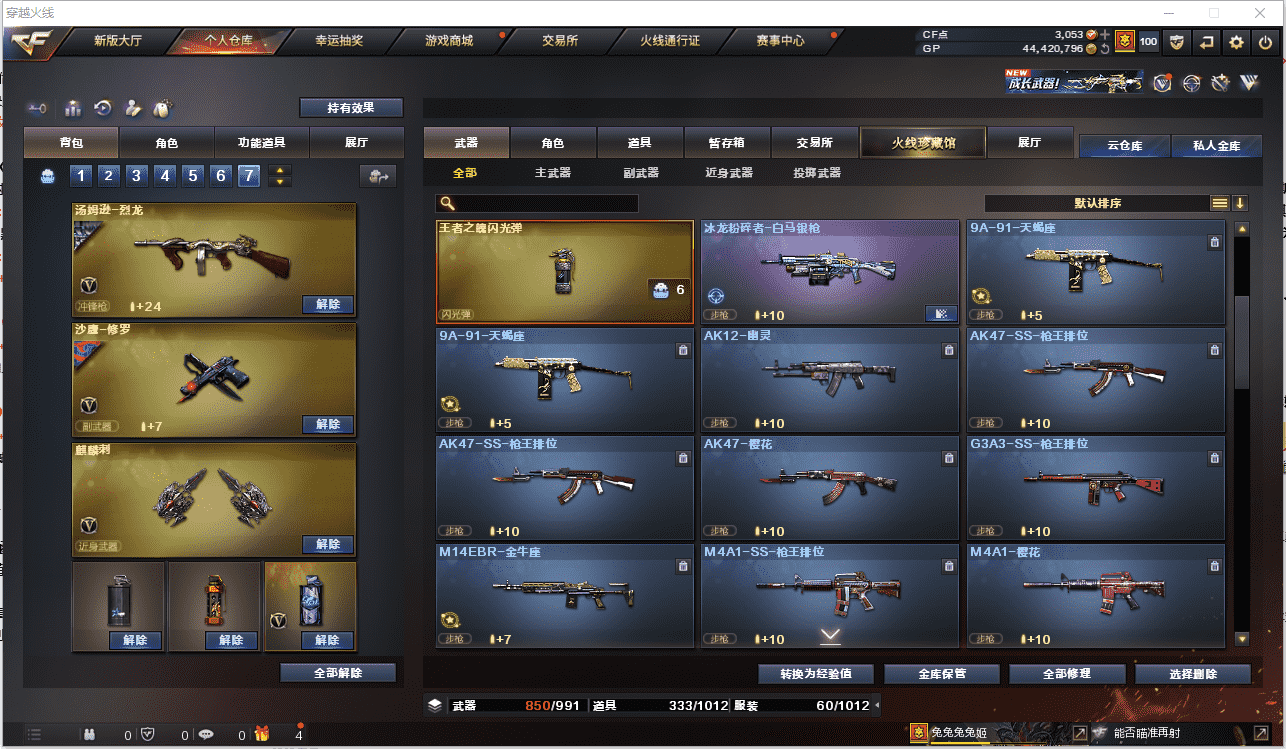The width and height of the screenshot is (1286, 749).
Task: Go to the 新版大厅 lobby
Action: [118, 41]
